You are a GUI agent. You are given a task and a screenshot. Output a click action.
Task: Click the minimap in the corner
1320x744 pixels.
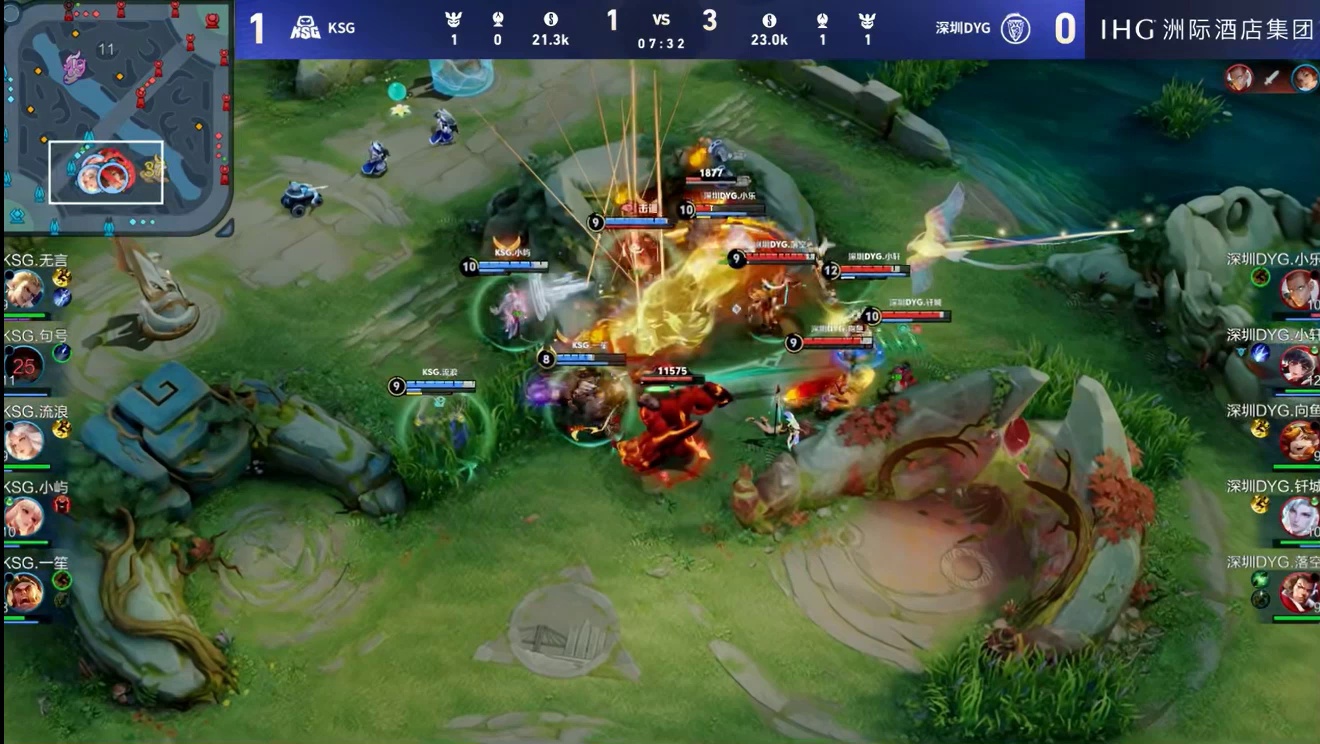tap(118, 118)
